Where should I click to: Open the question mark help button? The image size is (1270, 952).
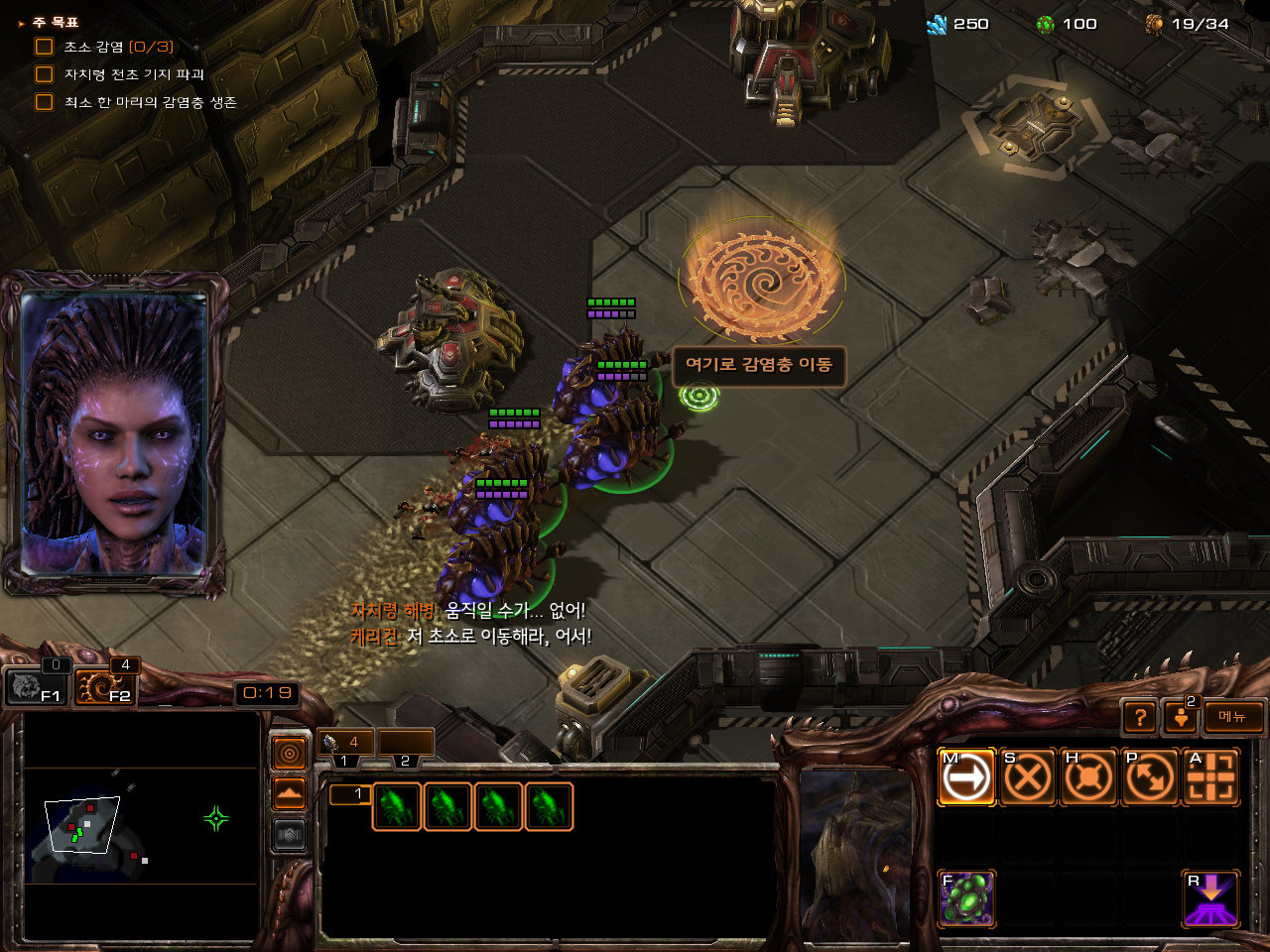coord(1140,716)
